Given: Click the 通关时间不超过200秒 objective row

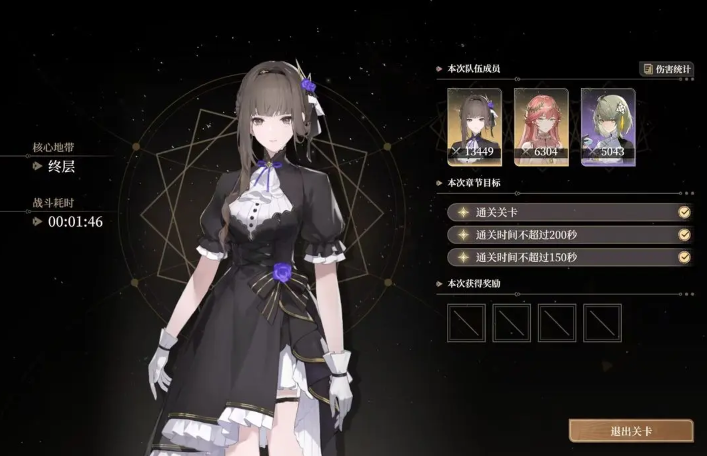Looking at the screenshot, I should coord(570,234).
